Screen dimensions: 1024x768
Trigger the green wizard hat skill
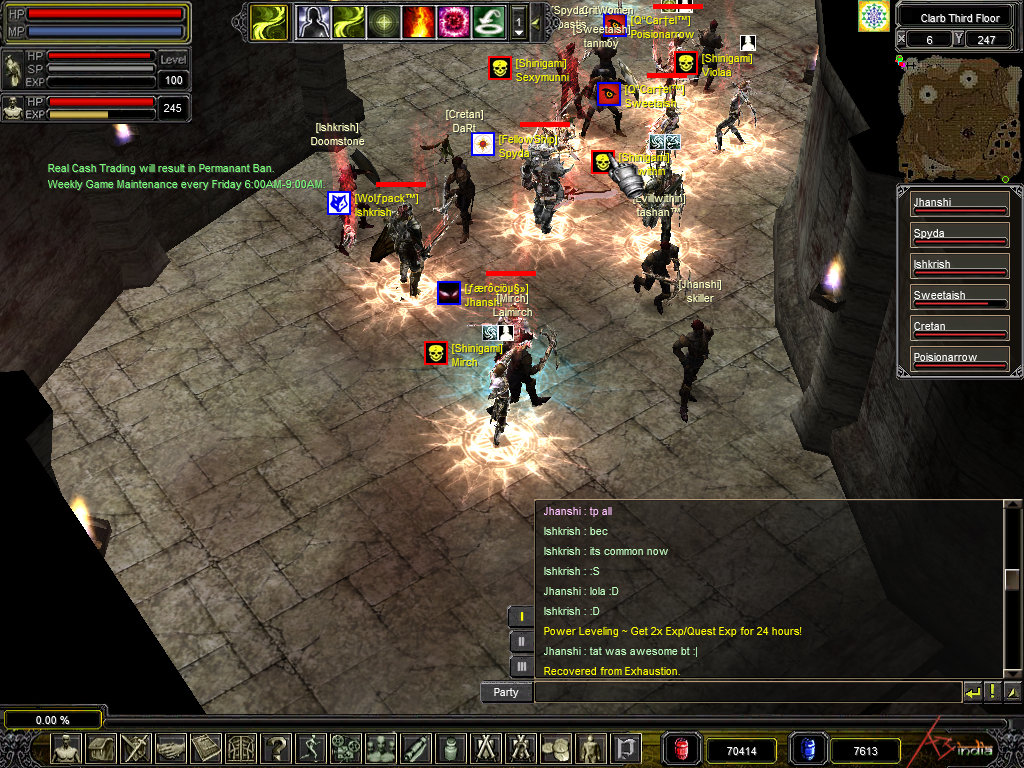click(489, 21)
